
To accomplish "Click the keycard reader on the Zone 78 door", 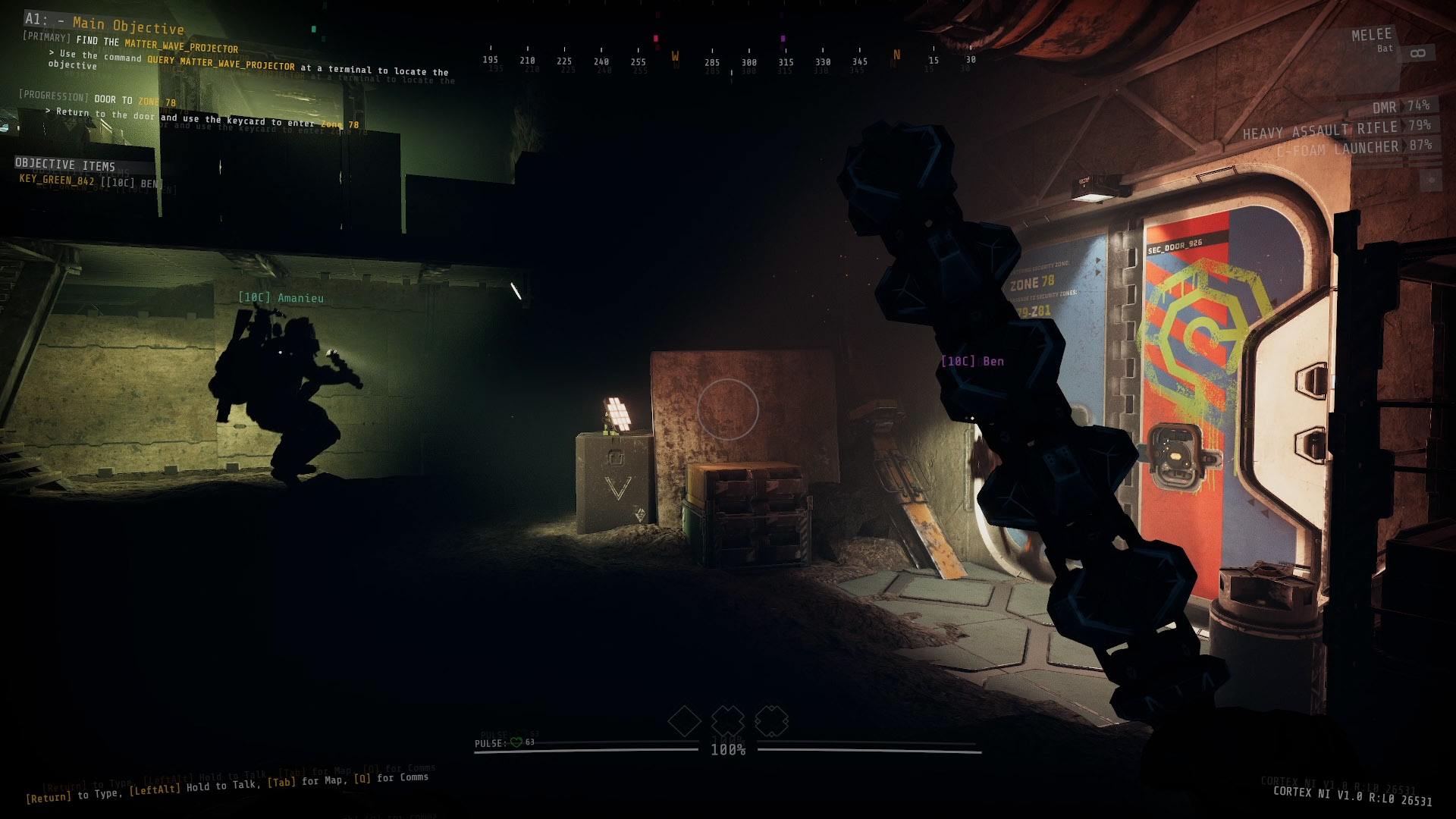I will (1176, 457).
